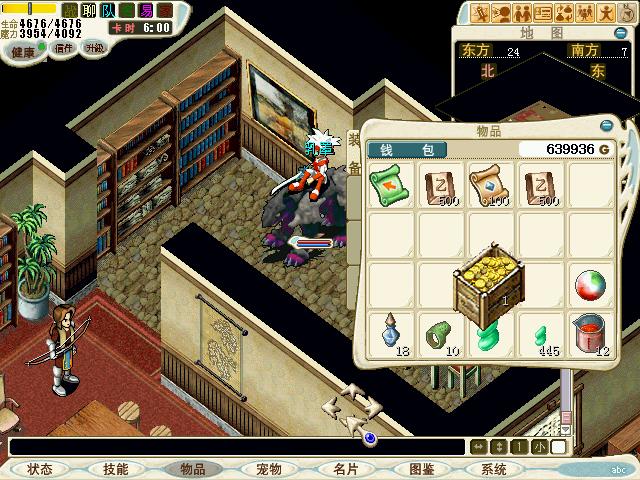The height and width of the screenshot is (480, 640).
Task: Close the 物品 inventory window
Action: 606,128
